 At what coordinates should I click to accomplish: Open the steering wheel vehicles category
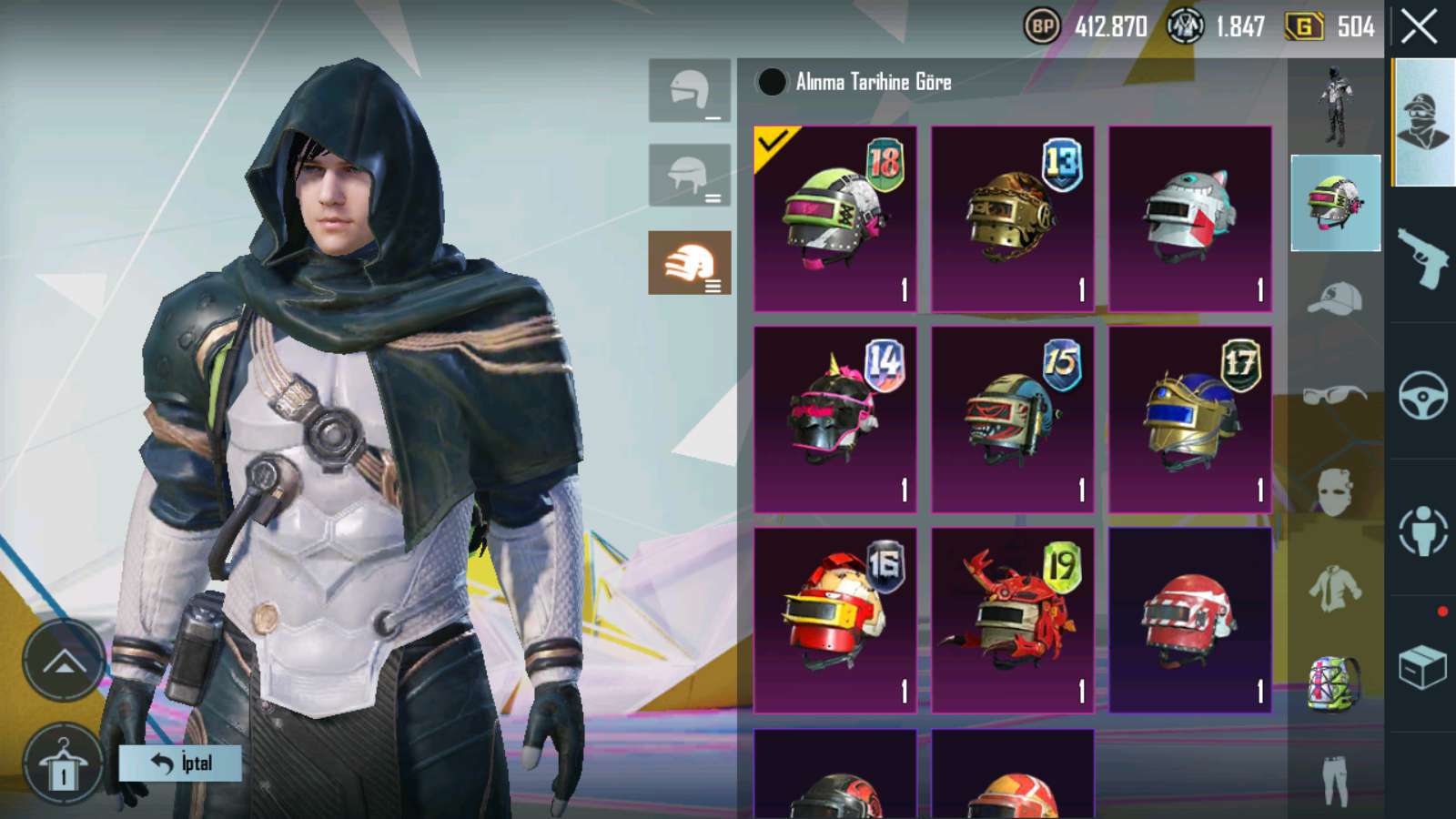[x=1422, y=394]
